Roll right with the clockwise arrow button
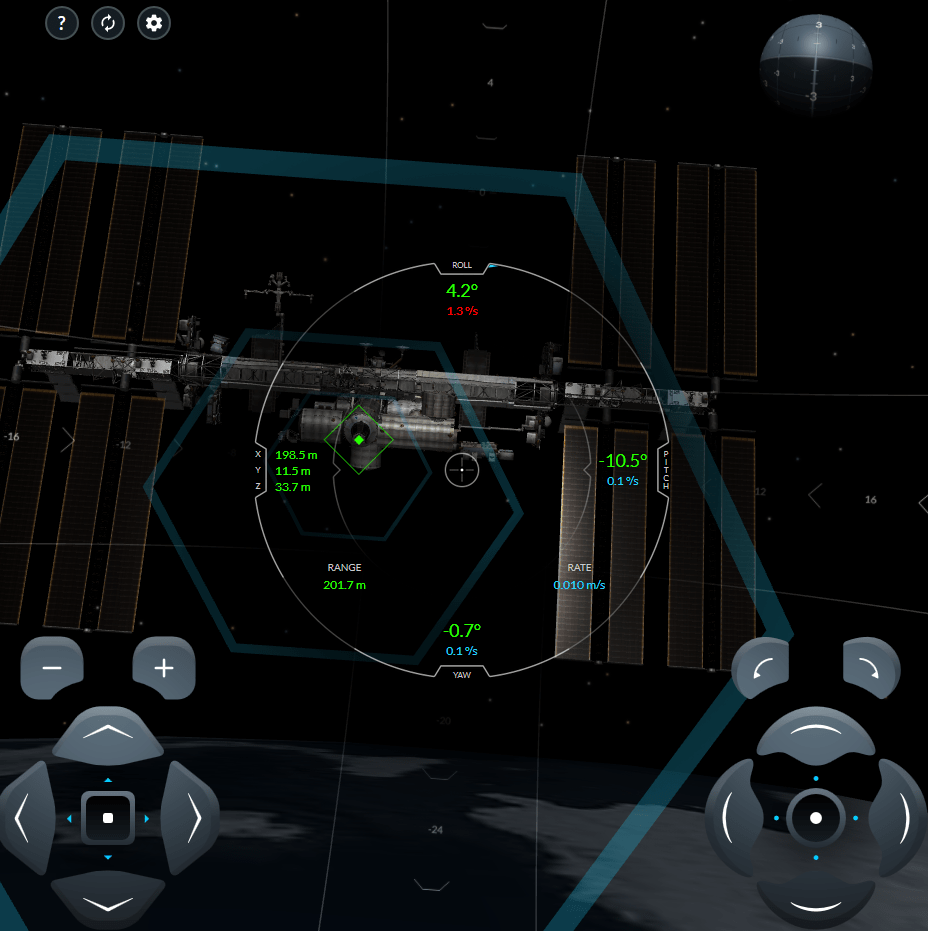Viewport: 928px width, 931px height. coord(871,668)
